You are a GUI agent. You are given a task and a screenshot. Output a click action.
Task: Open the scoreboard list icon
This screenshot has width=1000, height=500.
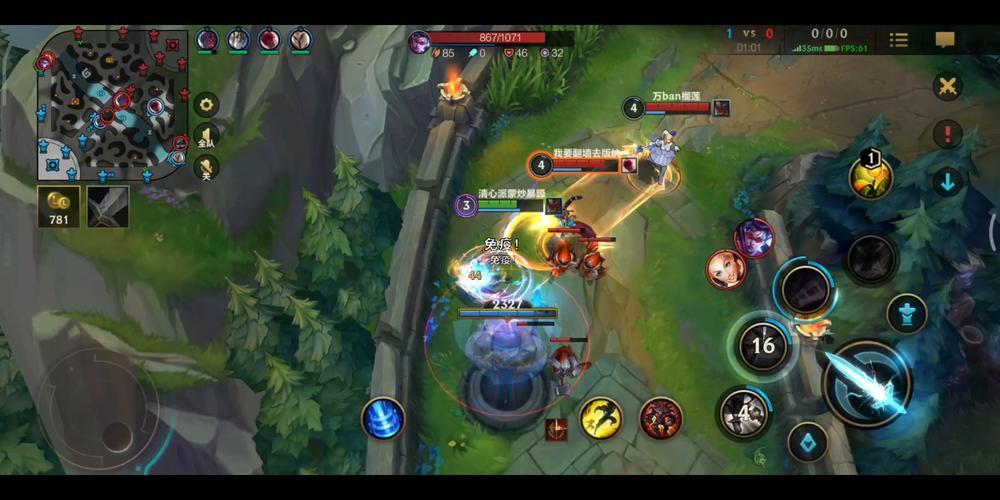coord(899,40)
